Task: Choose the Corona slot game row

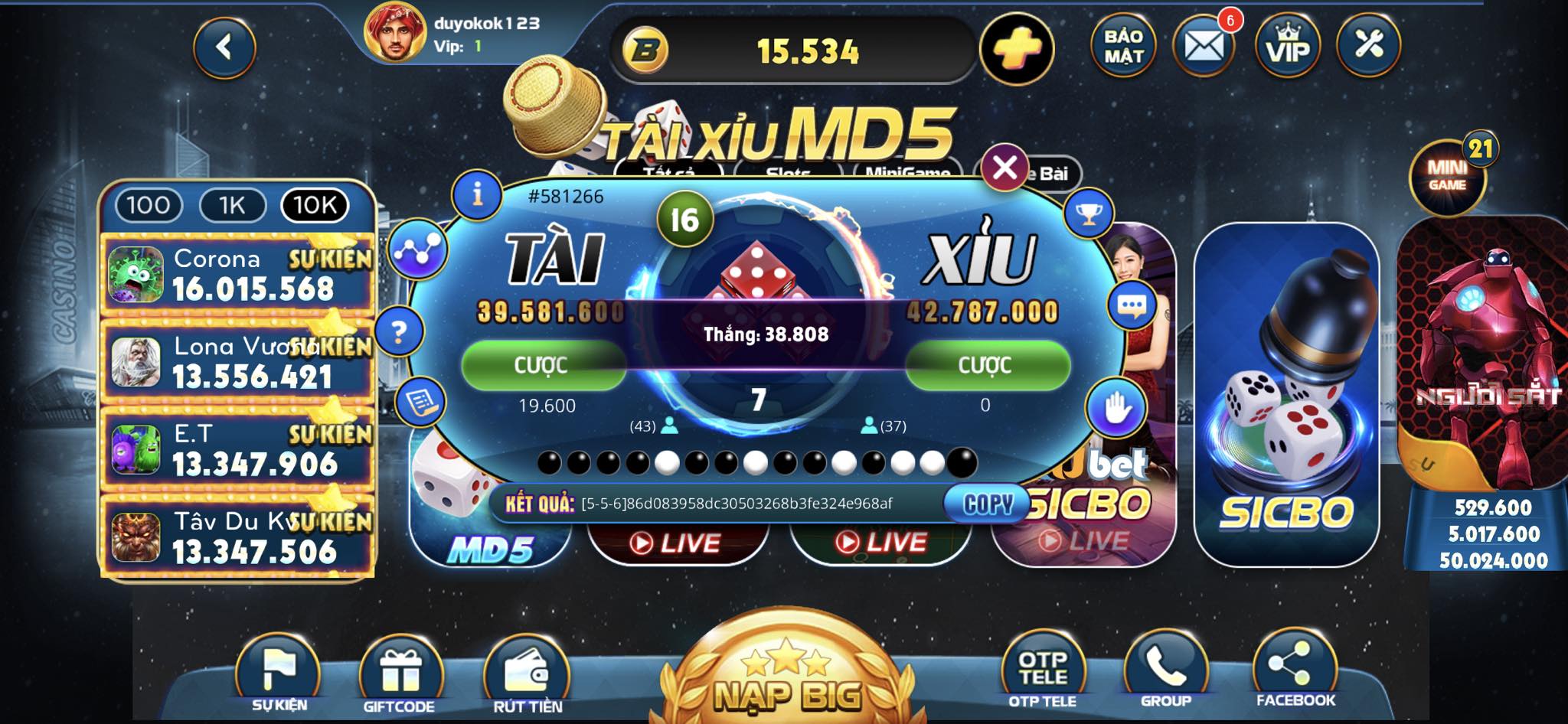Action: 237,275
